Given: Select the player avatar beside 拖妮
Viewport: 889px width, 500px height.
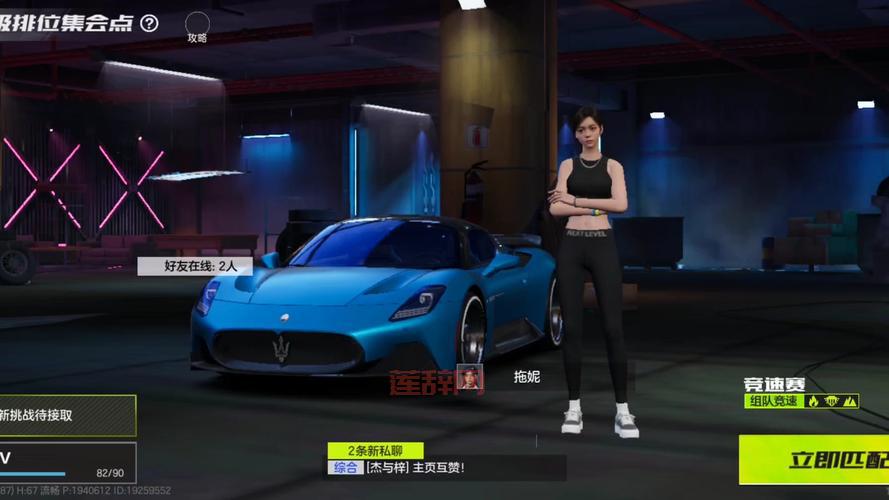Looking at the screenshot, I should click(470, 377).
